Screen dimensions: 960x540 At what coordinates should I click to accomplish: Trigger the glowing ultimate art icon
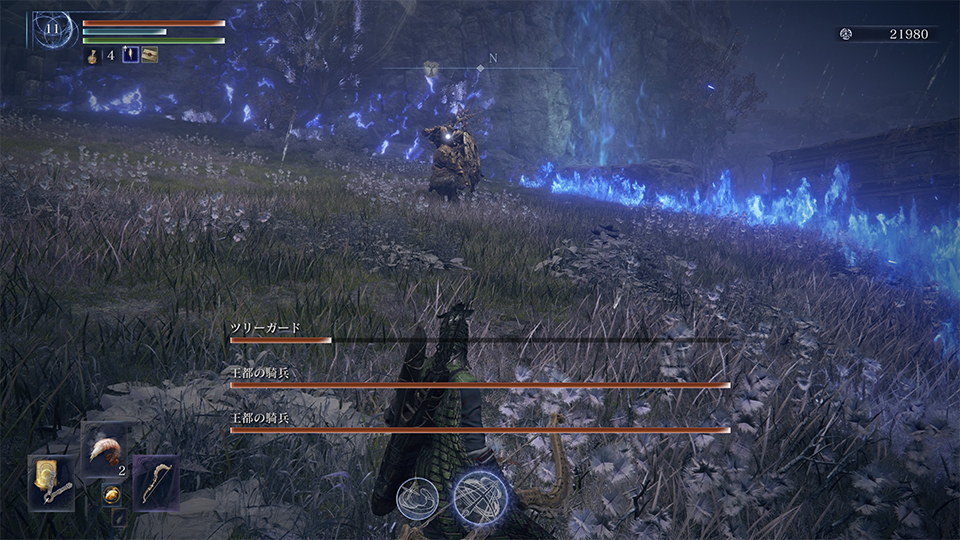pos(479,497)
